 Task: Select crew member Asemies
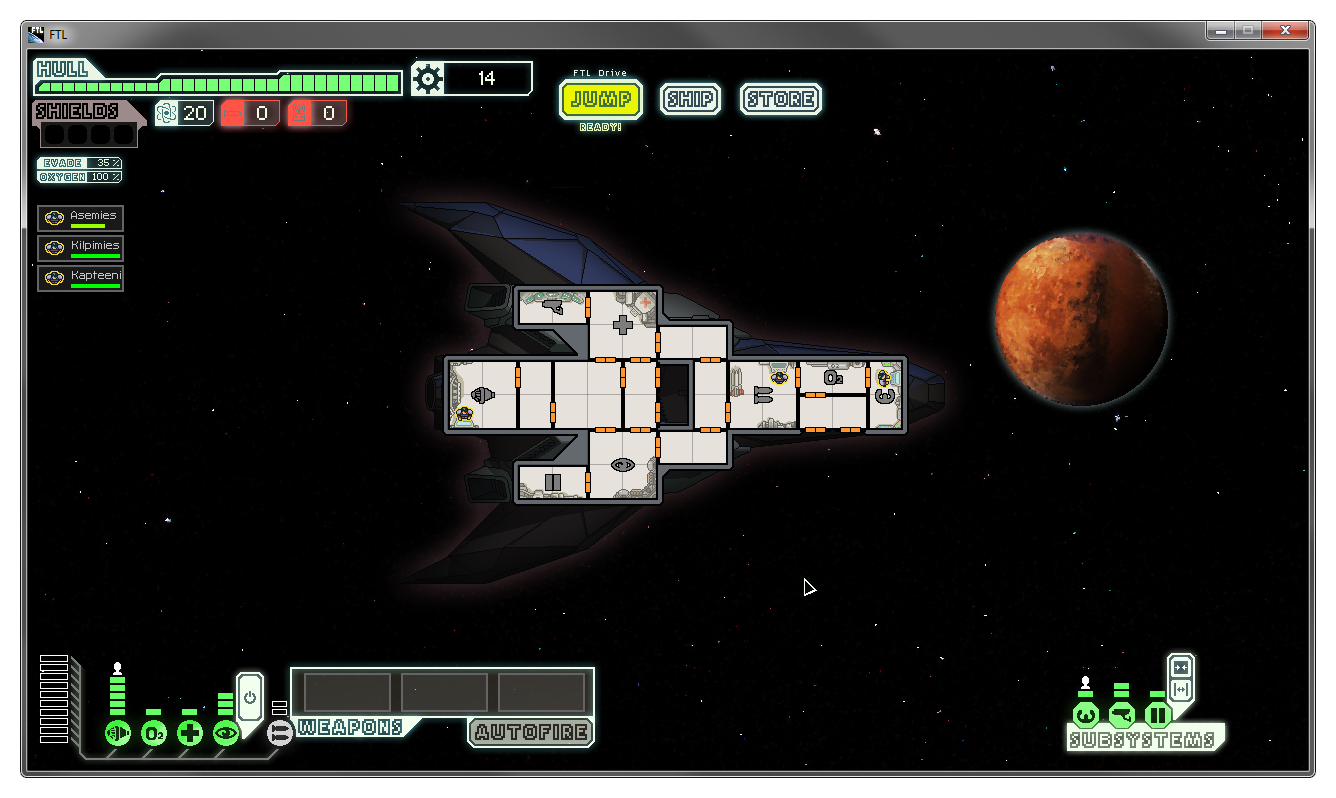81,218
